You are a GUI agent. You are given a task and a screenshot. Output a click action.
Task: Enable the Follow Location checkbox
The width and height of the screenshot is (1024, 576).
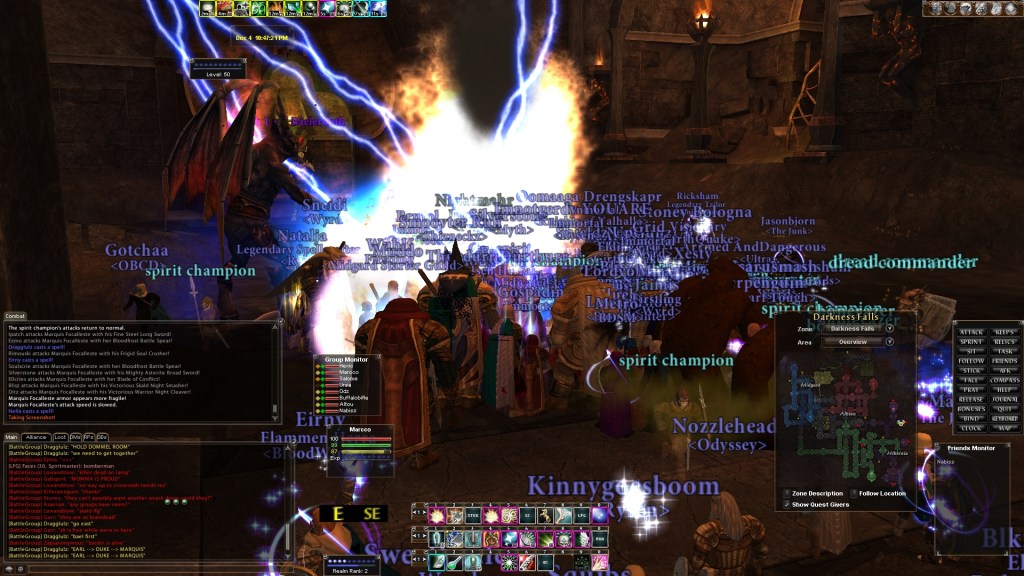853,493
